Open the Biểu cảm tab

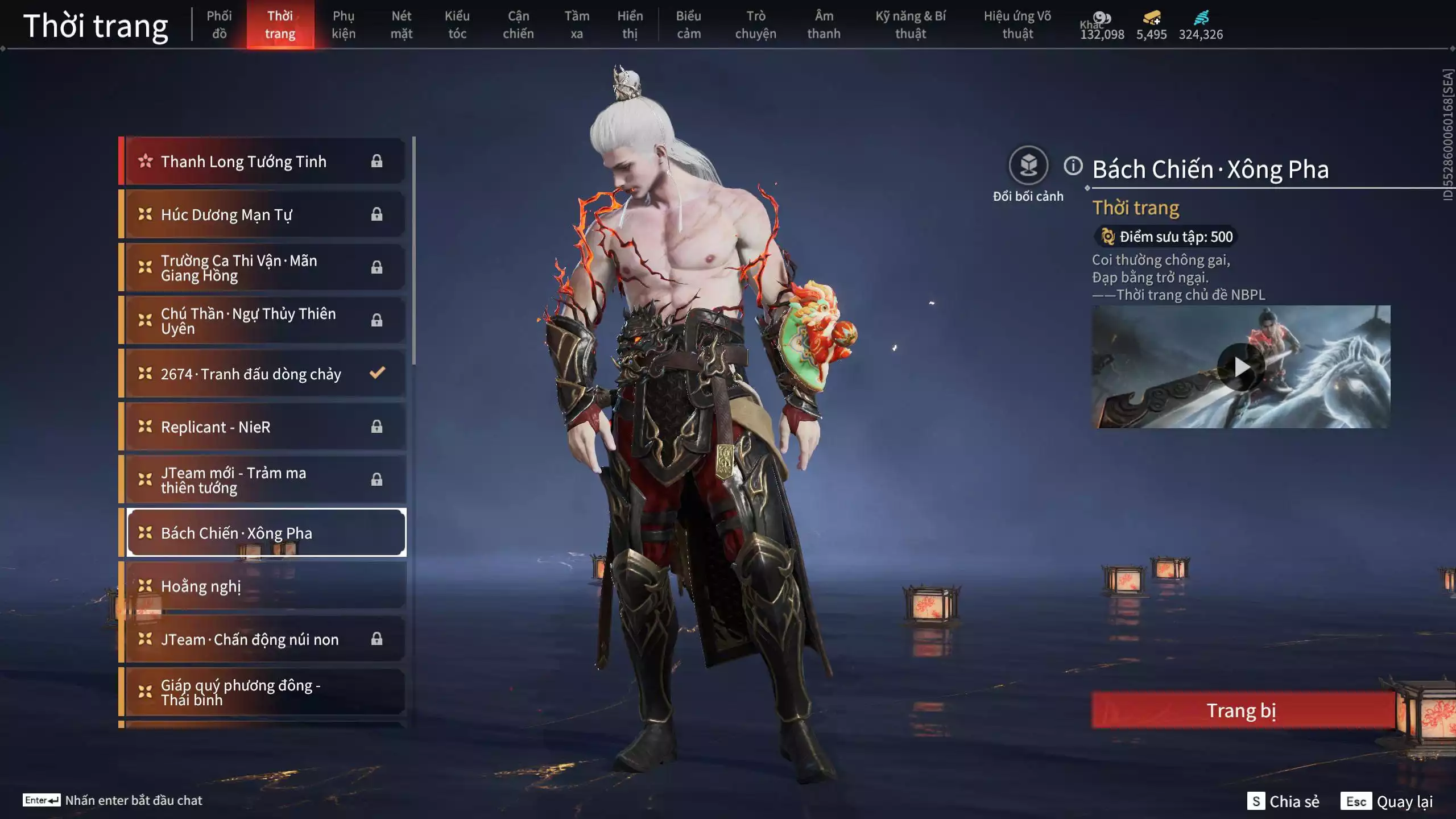coord(688,25)
